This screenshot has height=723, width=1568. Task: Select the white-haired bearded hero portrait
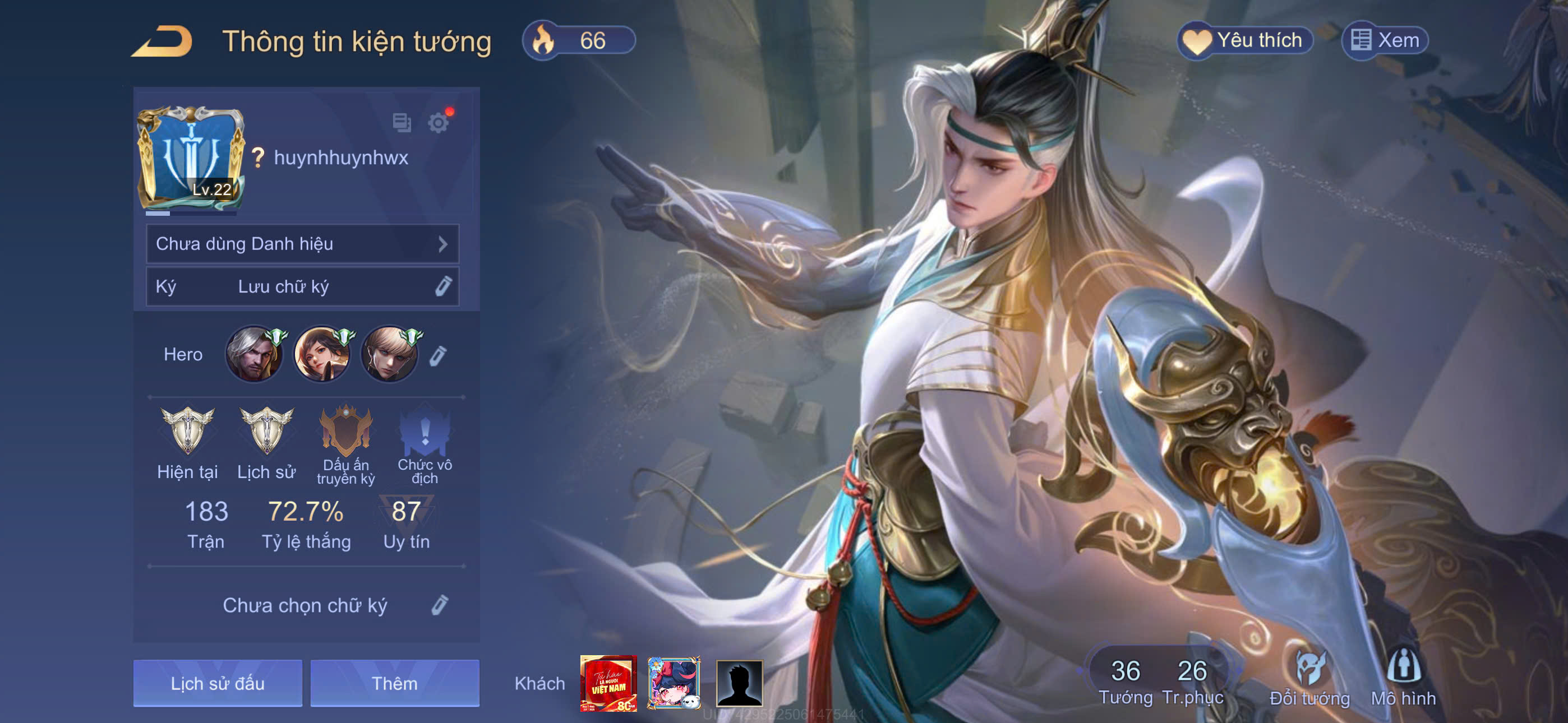click(254, 354)
